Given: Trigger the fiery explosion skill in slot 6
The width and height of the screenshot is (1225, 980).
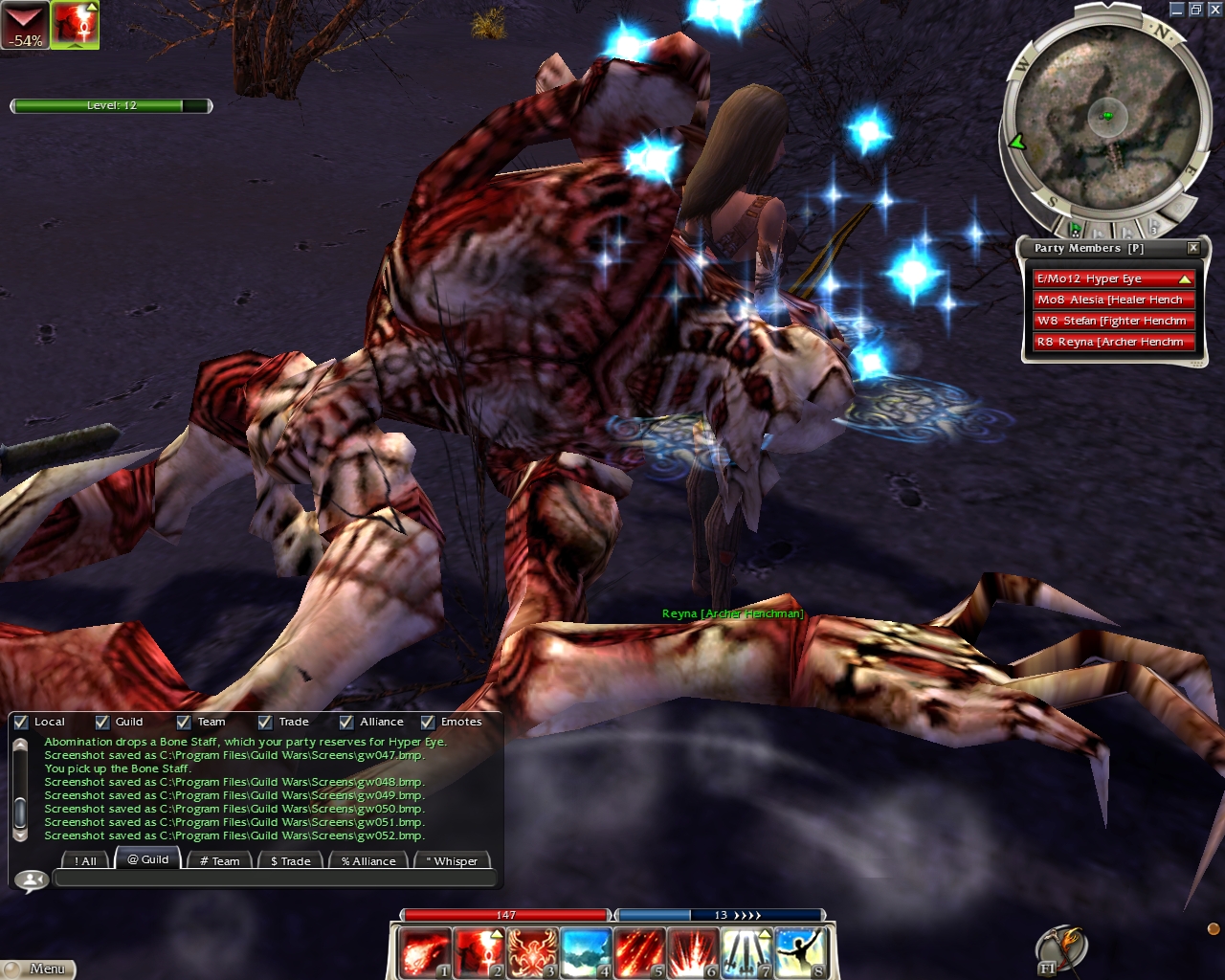Looking at the screenshot, I should coord(693,952).
